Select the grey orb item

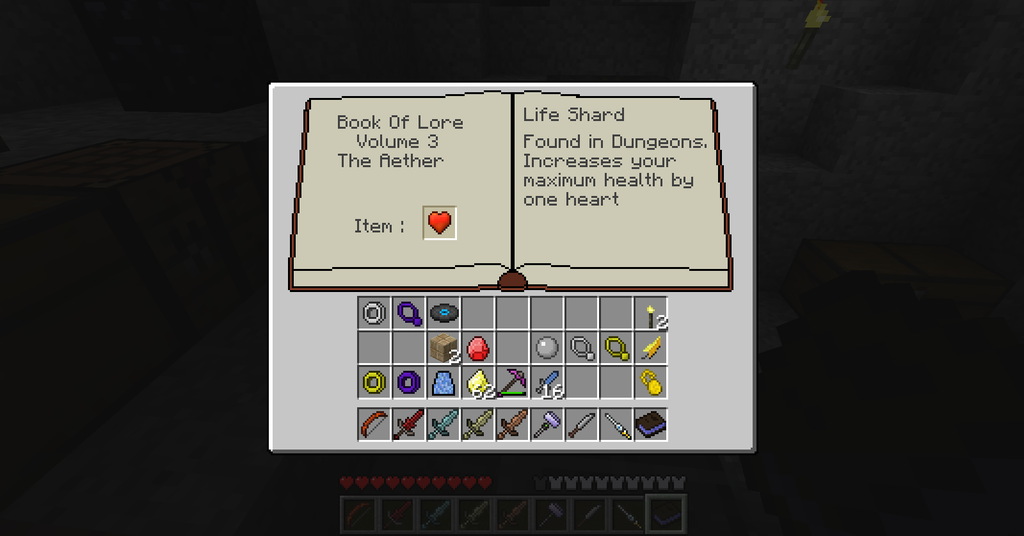(546, 348)
